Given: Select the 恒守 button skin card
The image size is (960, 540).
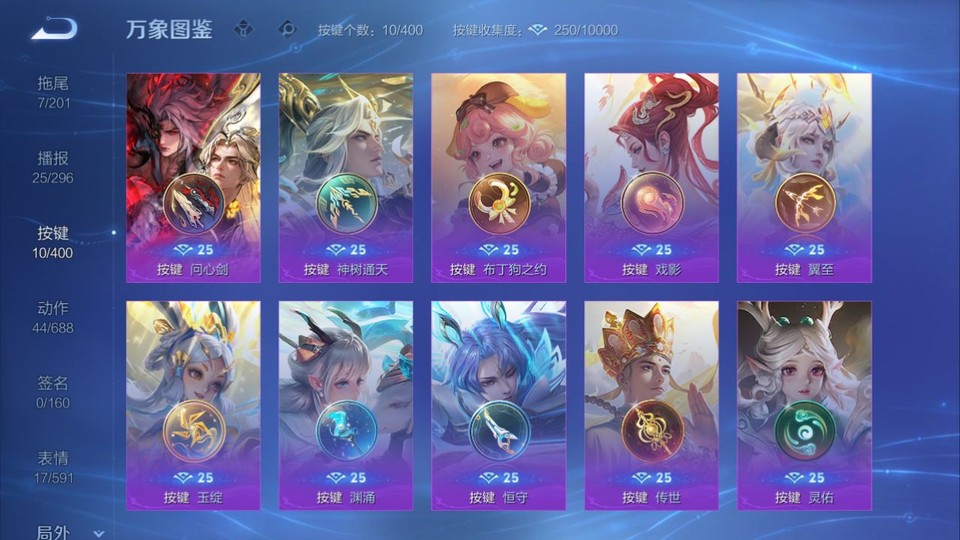Looking at the screenshot, I should pyautogui.click(x=498, y=405).
